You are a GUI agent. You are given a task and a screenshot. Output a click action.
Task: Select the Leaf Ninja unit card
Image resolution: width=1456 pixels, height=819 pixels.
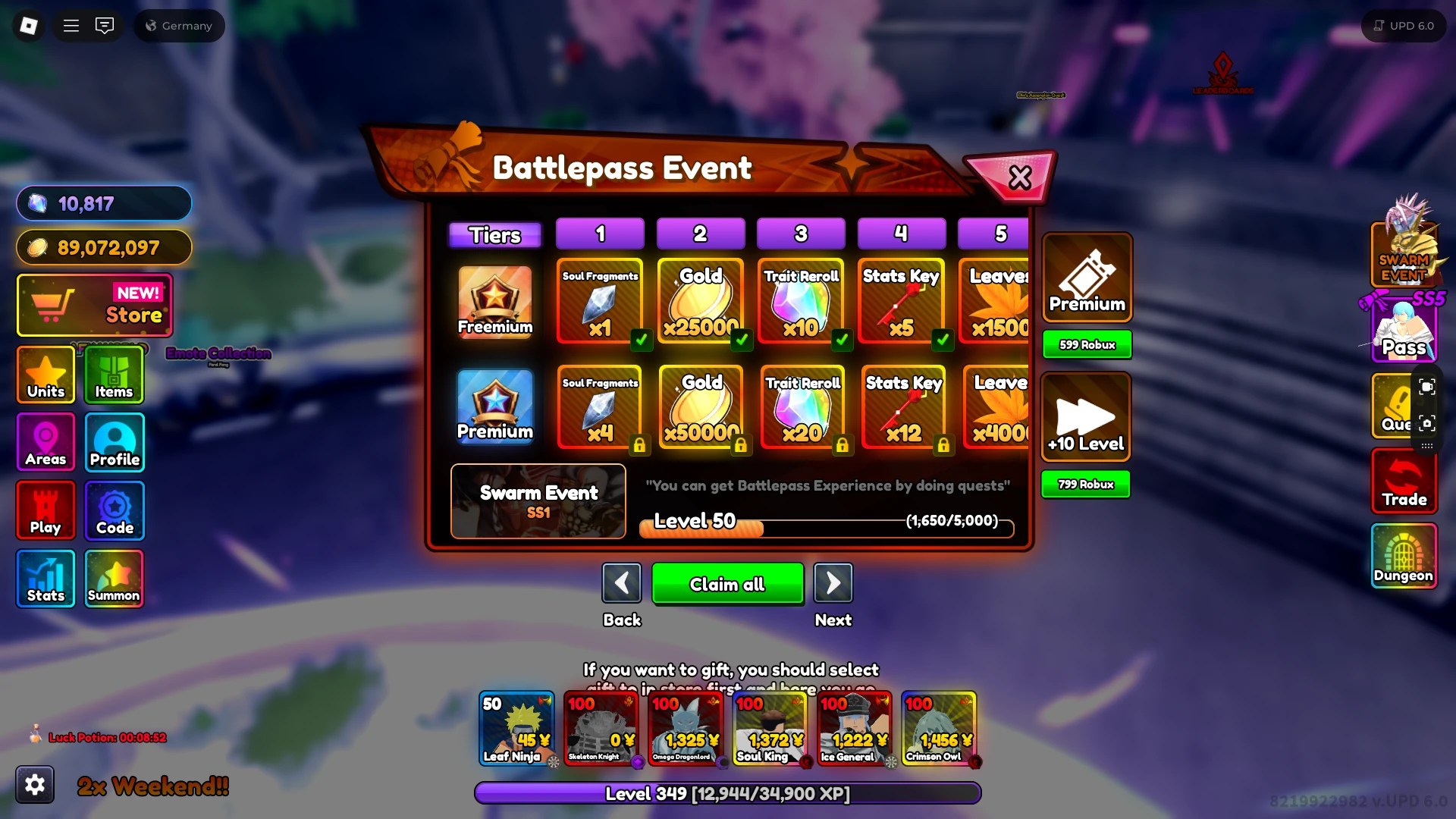pyautogui.click(x=517, y=728)
